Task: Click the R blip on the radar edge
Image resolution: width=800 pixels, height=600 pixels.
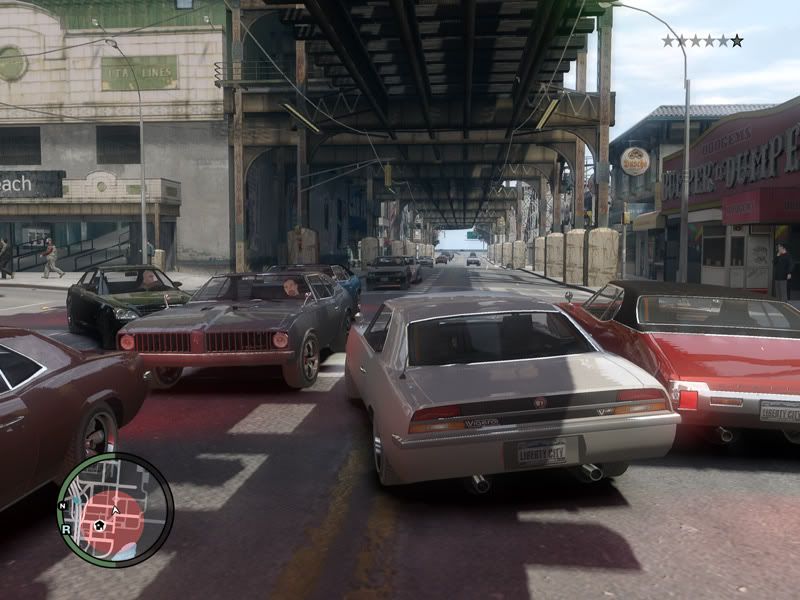Action: click(x=67, y=530)
